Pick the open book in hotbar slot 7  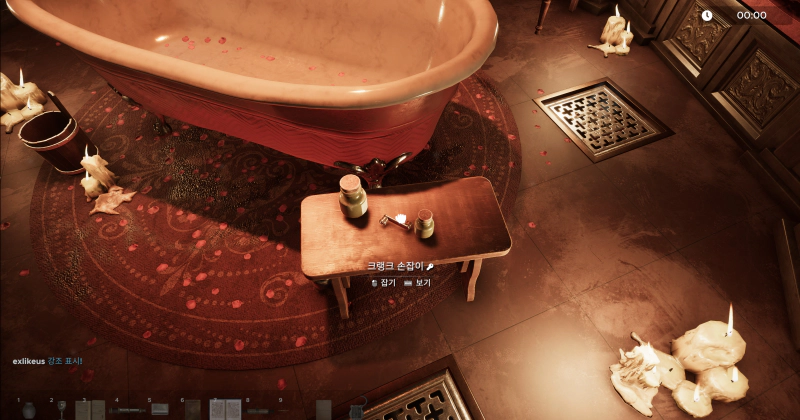[x=226, y=409]
